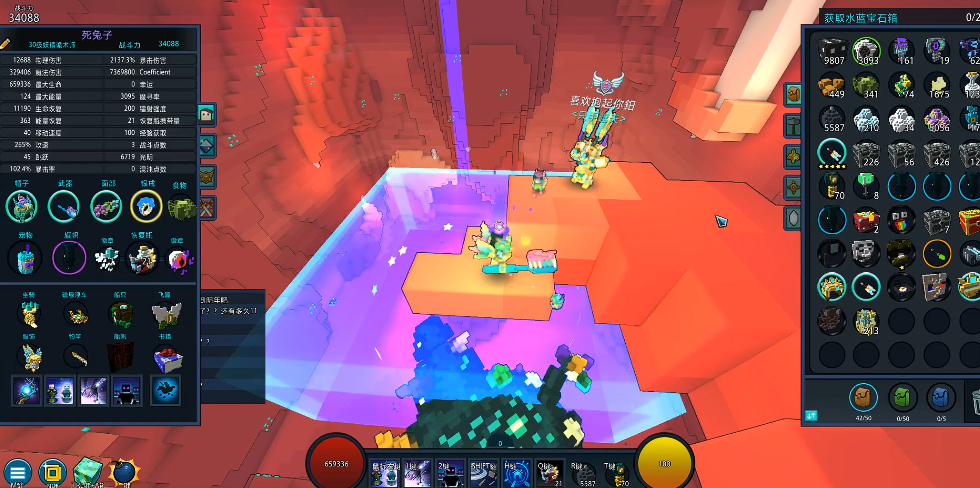This screenshot has width=980, height=488.
Task: Click the yellow-ringed ring equipment slot
Action: (x=147, y=206)
